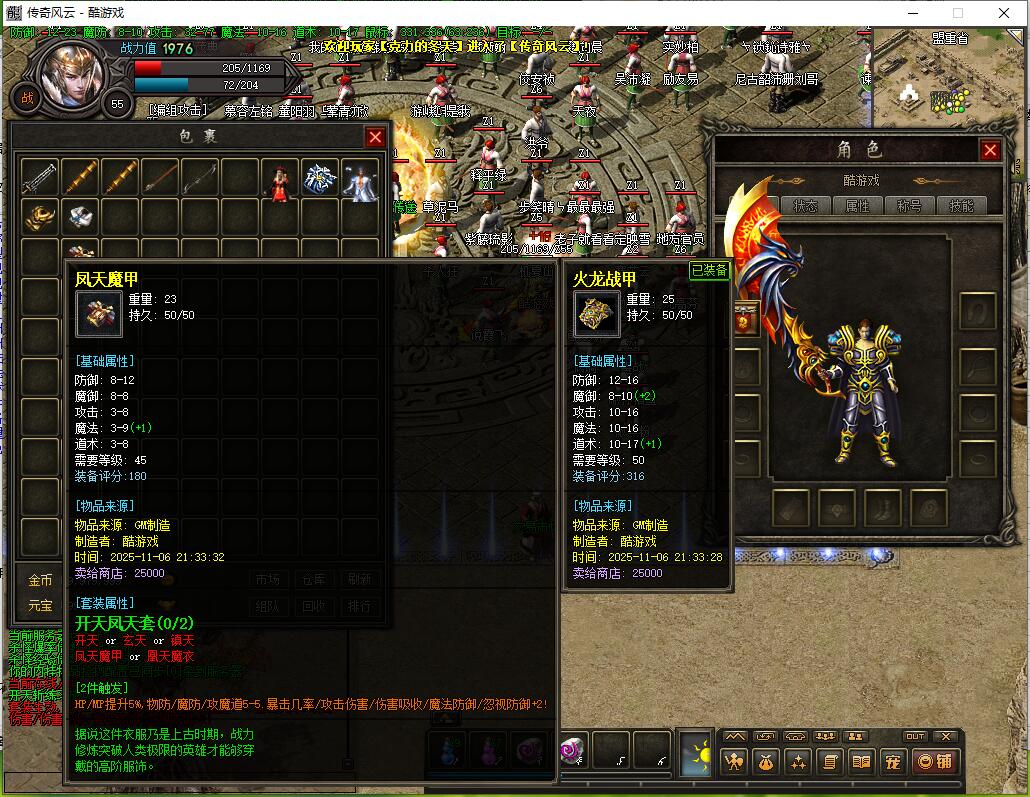Screen dimensions: 1030x797
Task: Select the golden helmet item slot
Action: [x=40, y=216]
